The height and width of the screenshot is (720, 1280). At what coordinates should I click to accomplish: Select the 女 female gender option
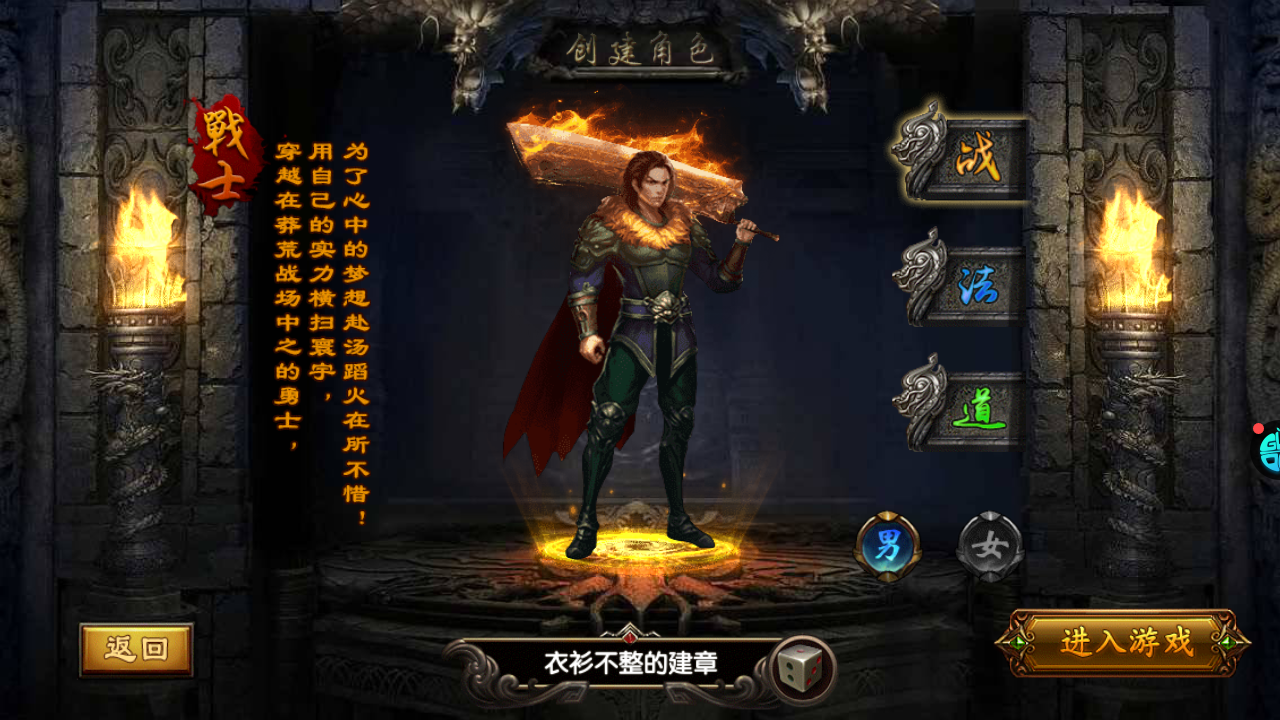[988, 543]
